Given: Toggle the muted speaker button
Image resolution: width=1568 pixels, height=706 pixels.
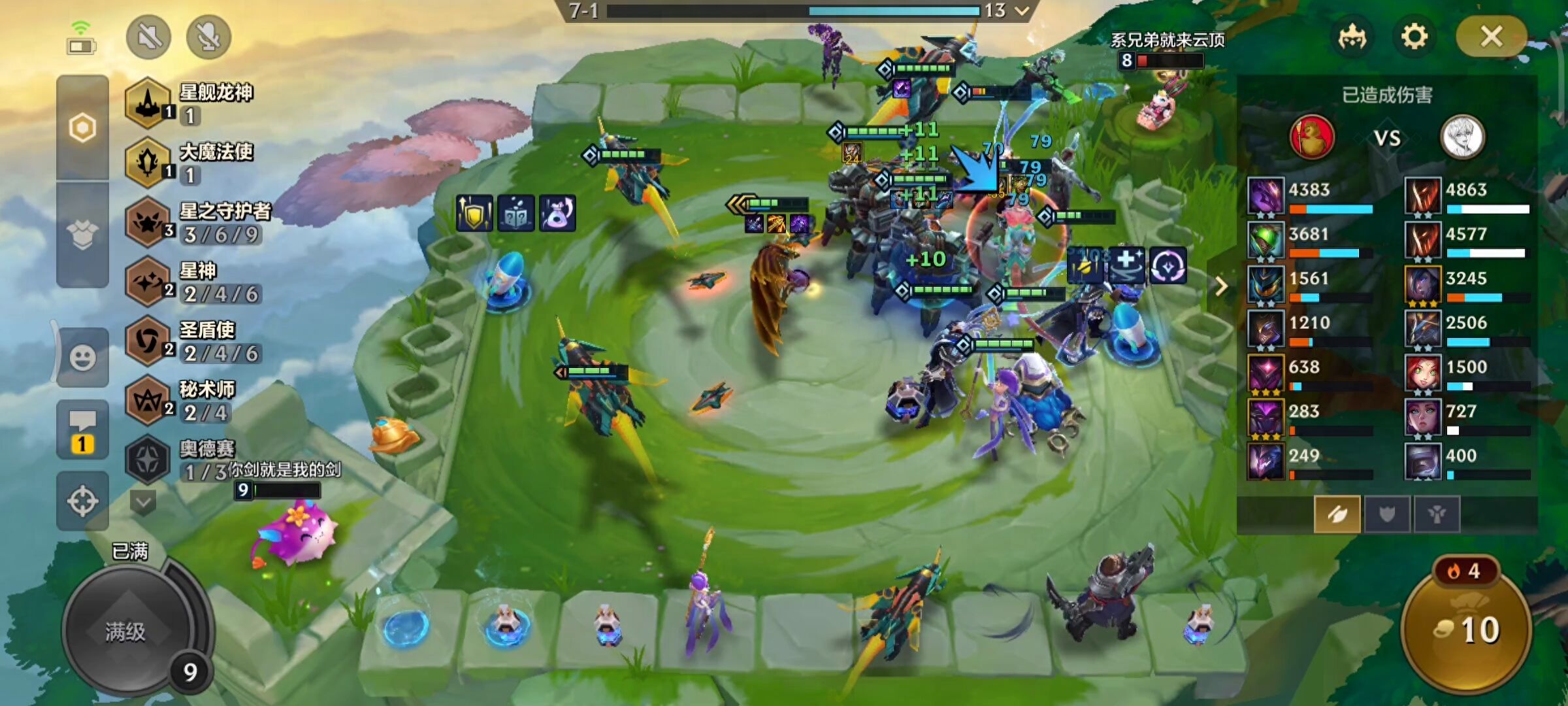Looking at the screenshot, I should [x=149, y=37].
